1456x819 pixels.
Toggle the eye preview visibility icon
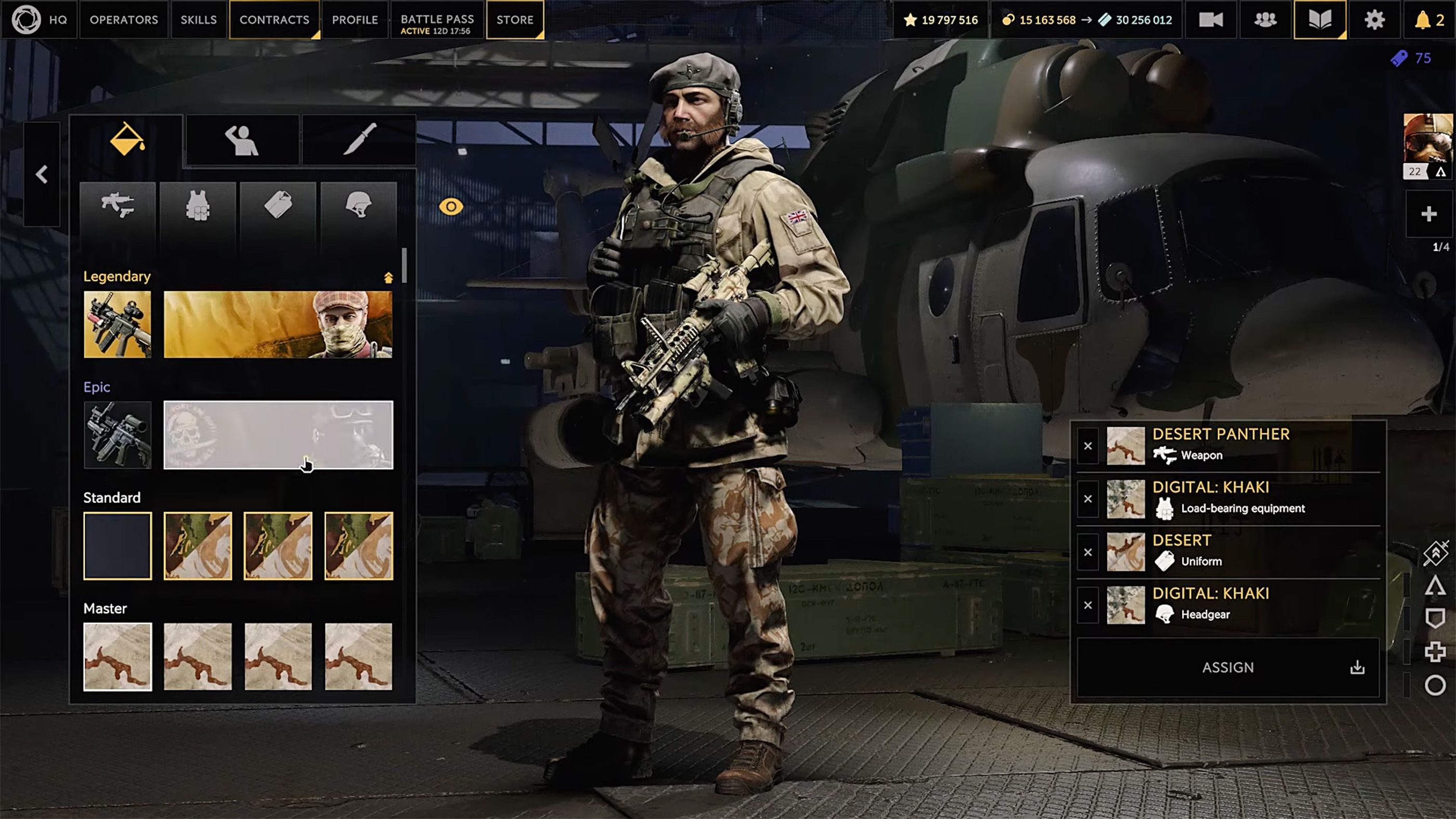click(x=450, y=207)
